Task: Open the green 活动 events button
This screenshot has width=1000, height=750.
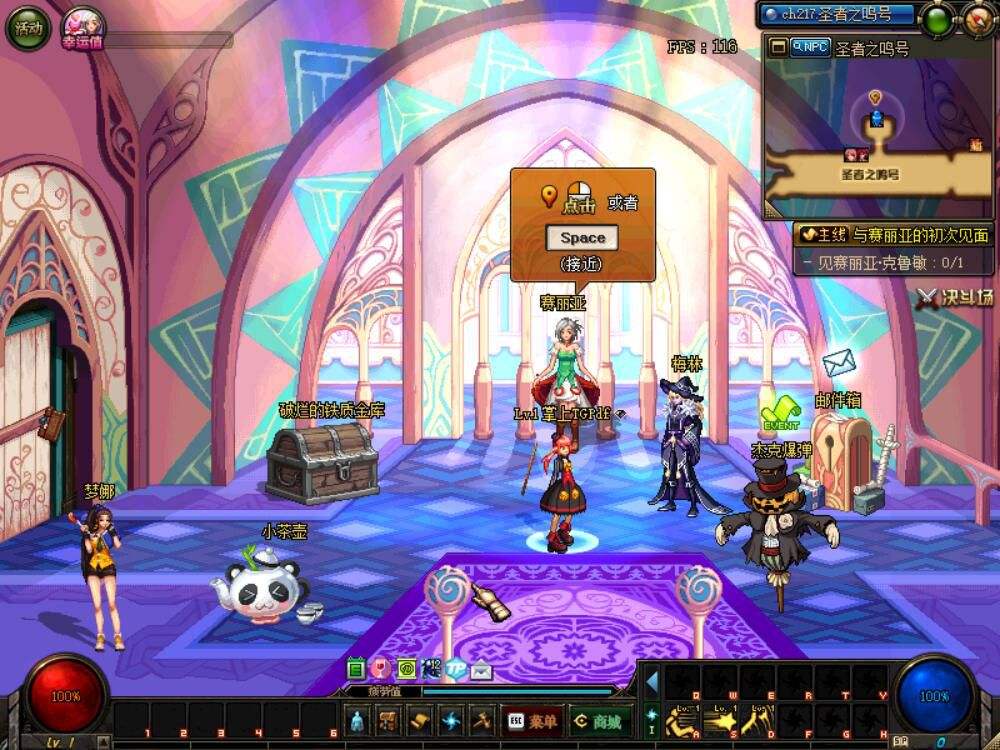Action: (28, 28)
